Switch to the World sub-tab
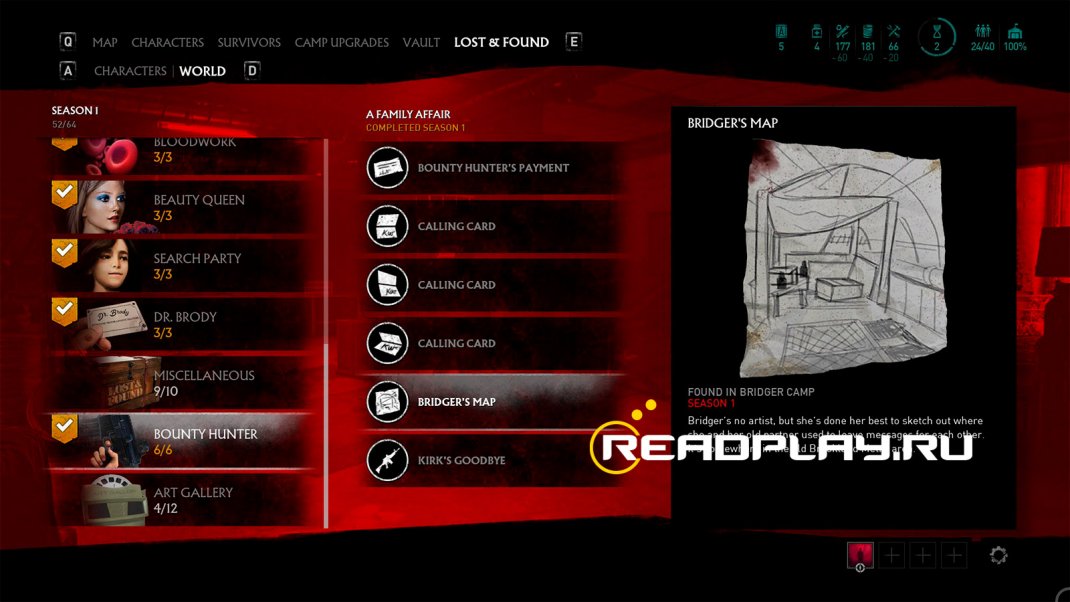The width and height of the screenshot is (1070, 602). point(202,71)
